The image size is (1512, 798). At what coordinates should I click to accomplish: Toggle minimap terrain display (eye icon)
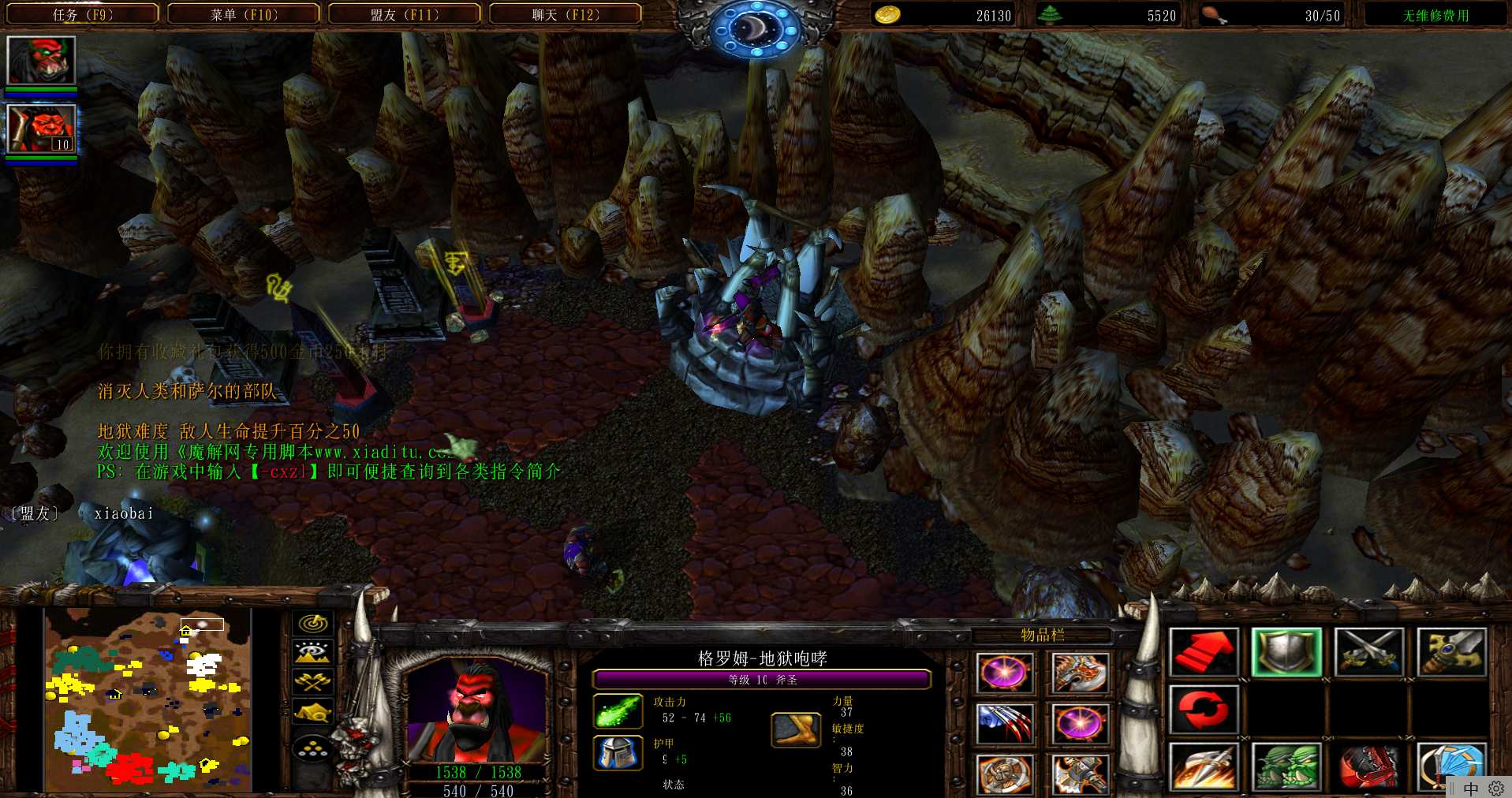(312, 653)
